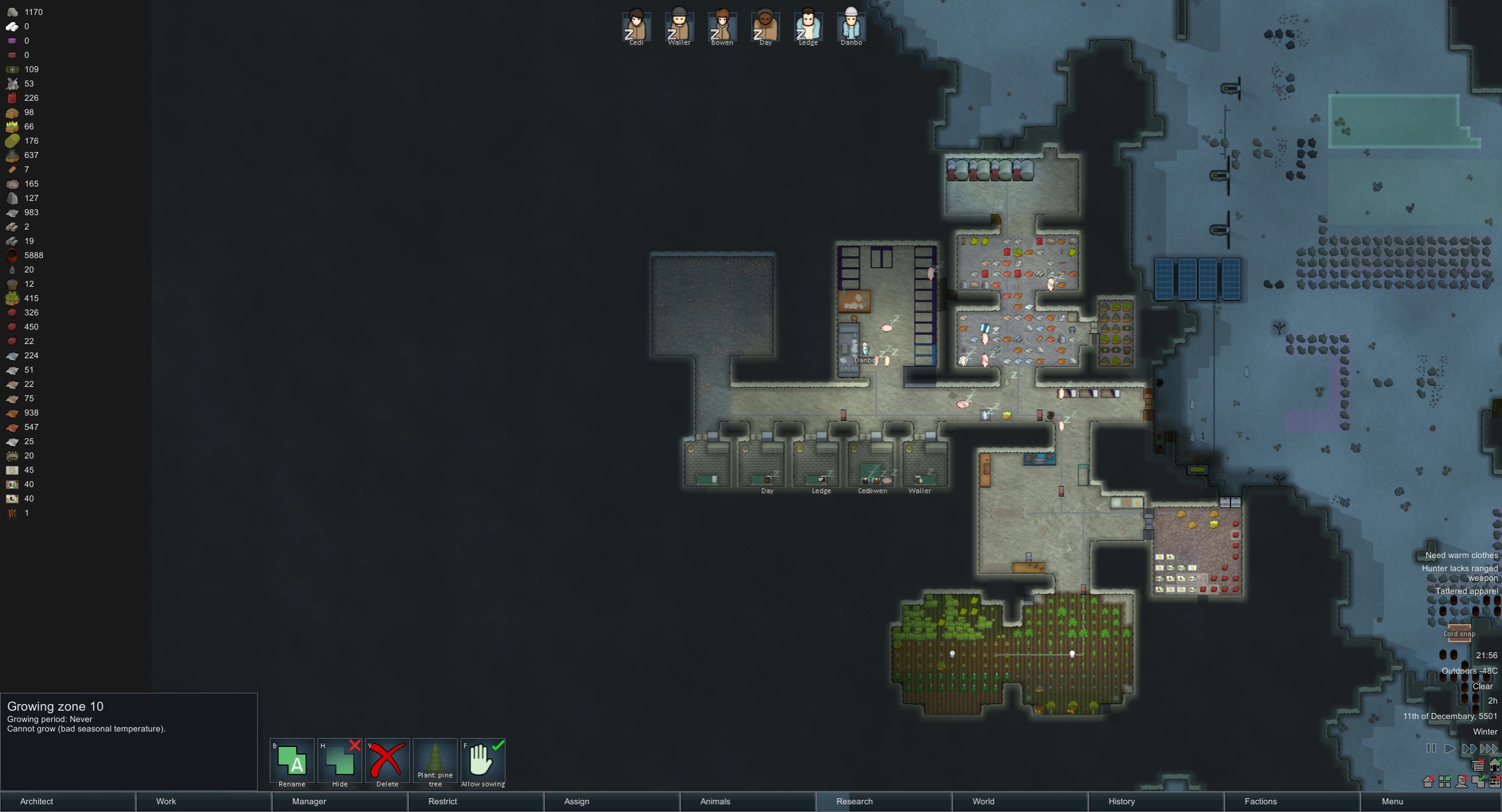Open the work display toggle icon
The height and width of the screenshot is (812, 1502).
pos(1495,783)
